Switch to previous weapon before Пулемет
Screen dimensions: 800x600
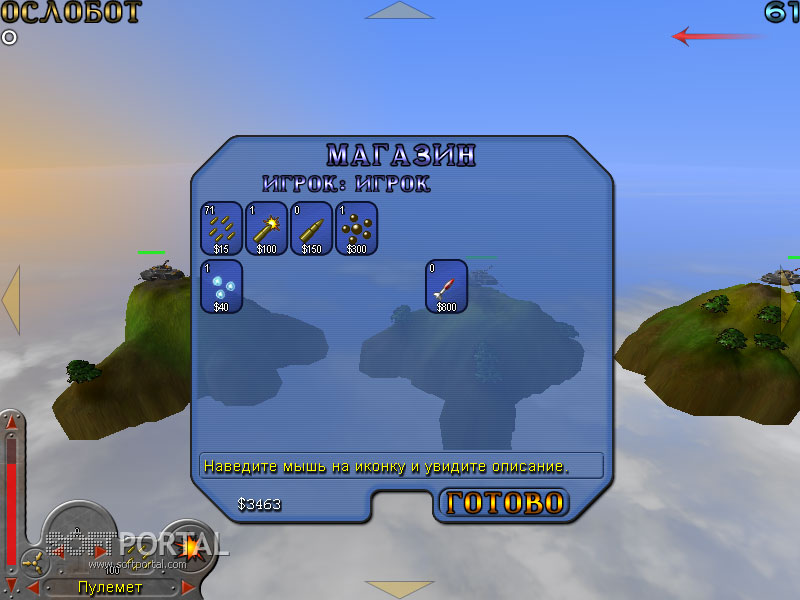coord(33,587)
